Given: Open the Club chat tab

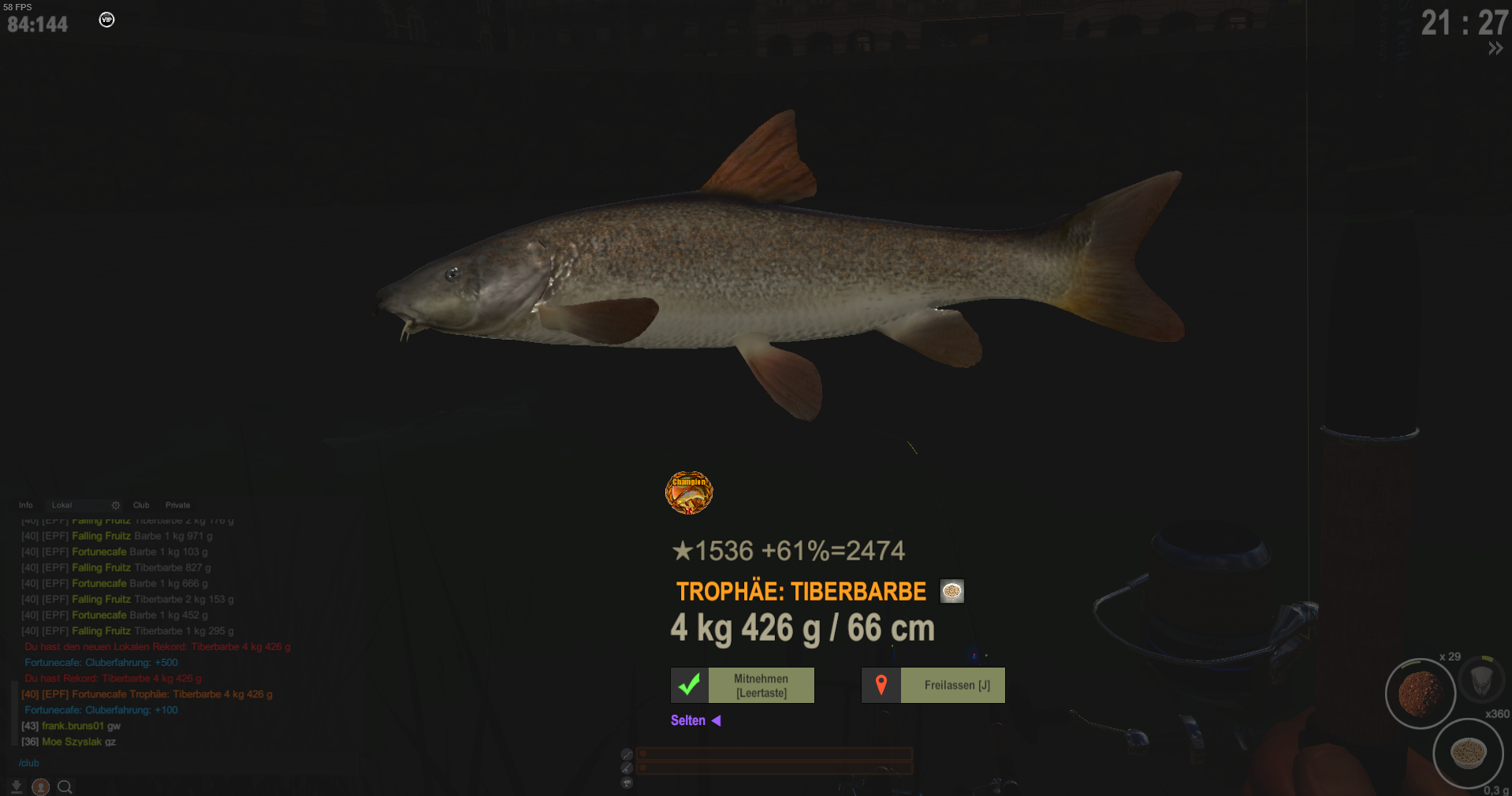Looking at the screenshot, I should pos(141,505).
